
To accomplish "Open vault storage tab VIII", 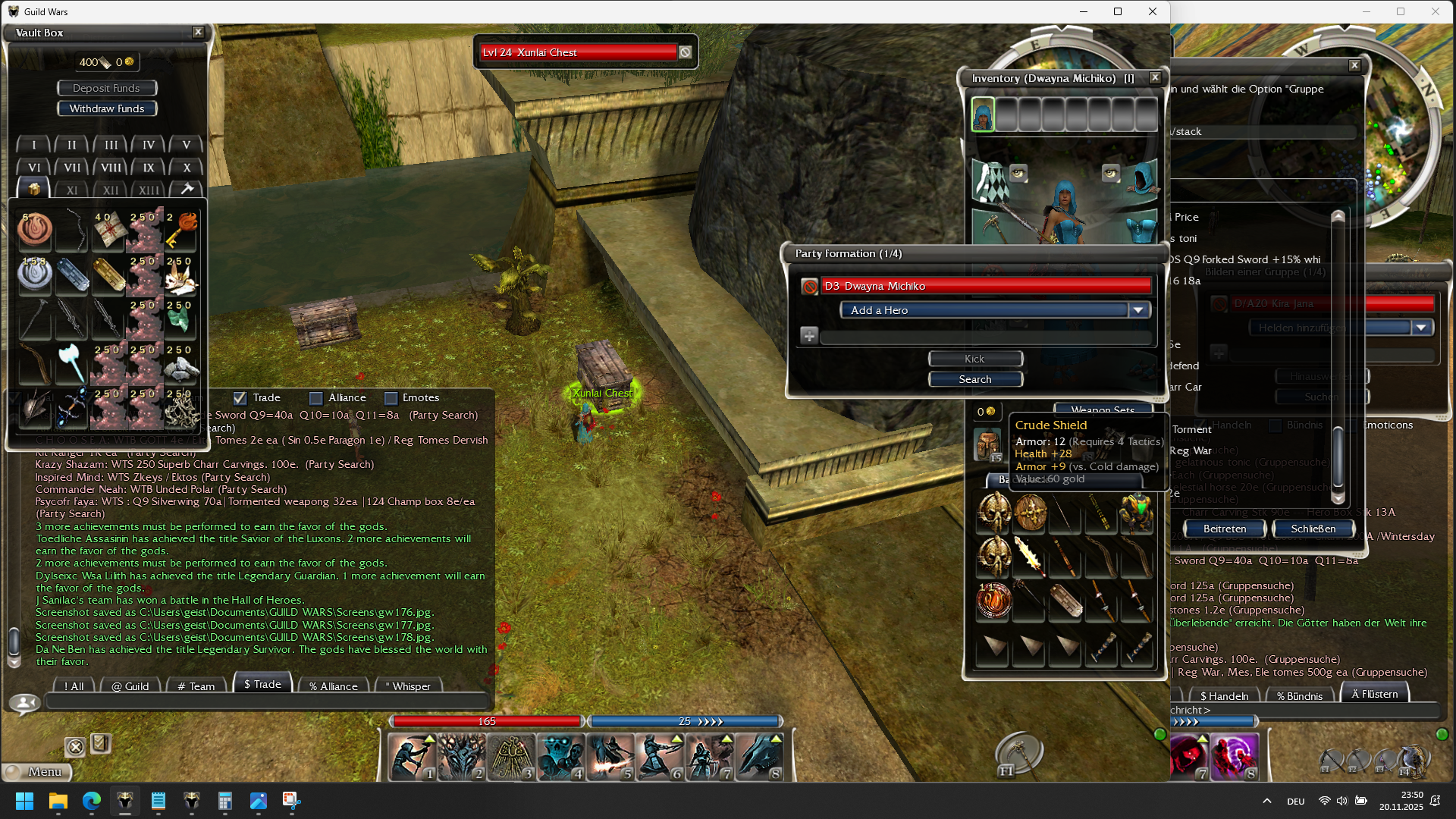I will (111, 168).
